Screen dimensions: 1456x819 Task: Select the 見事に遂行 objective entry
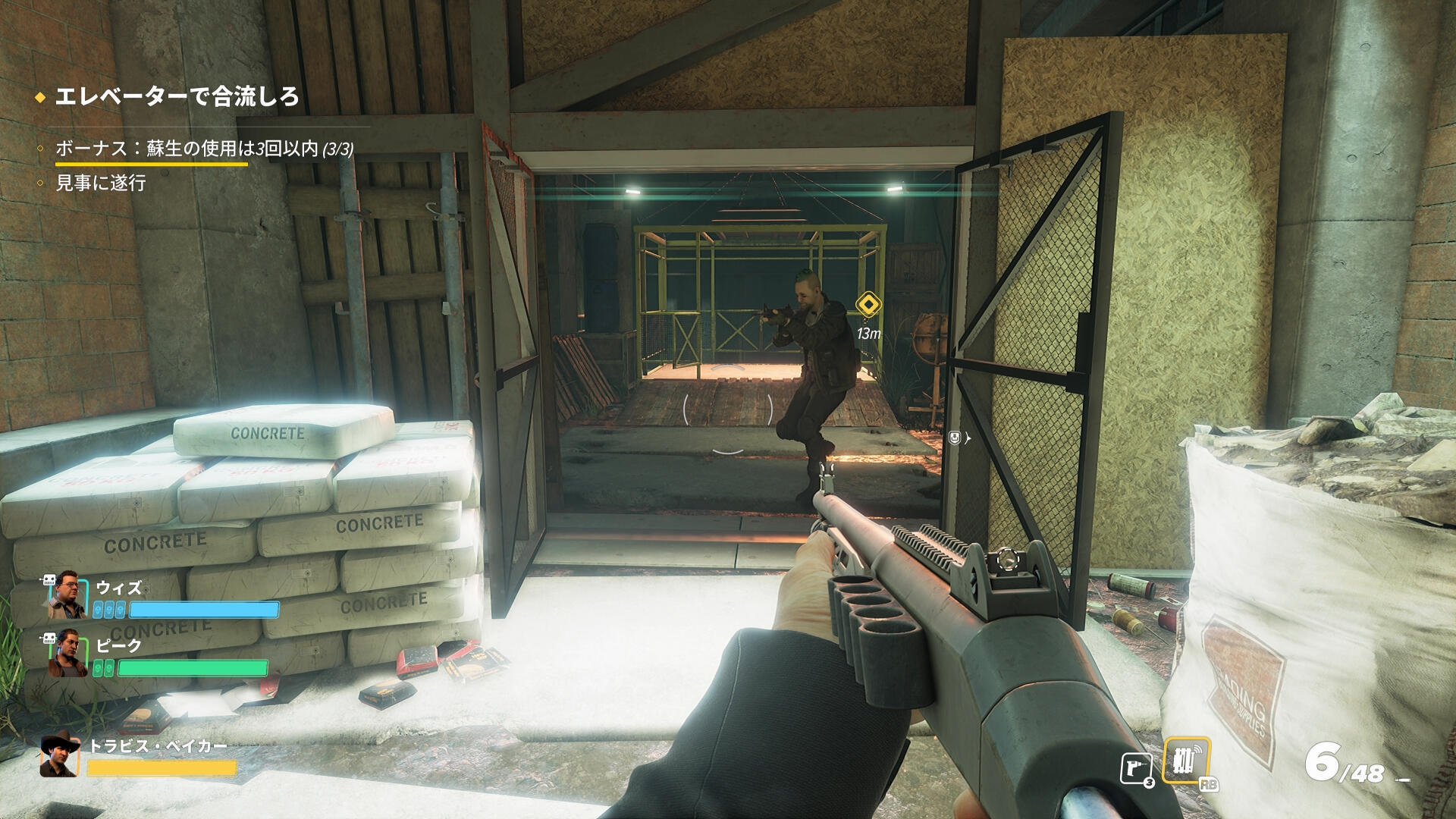click(x=101, y=183)
